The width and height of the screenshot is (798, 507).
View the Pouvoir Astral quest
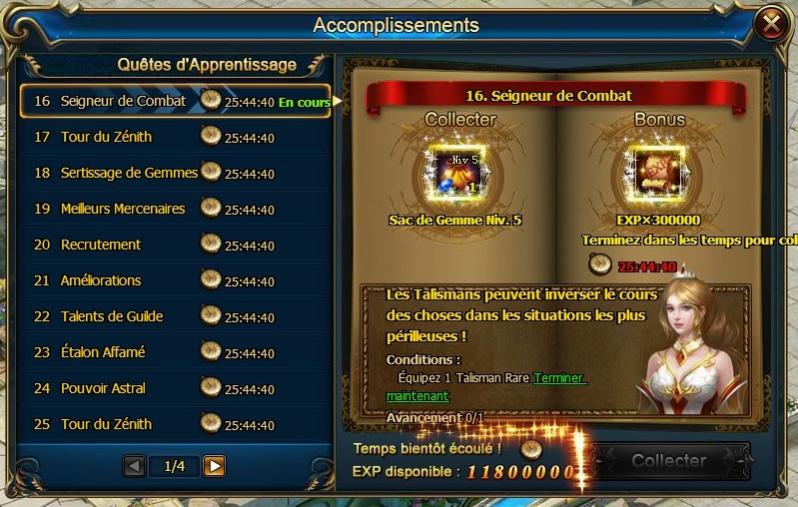(103, 388)
